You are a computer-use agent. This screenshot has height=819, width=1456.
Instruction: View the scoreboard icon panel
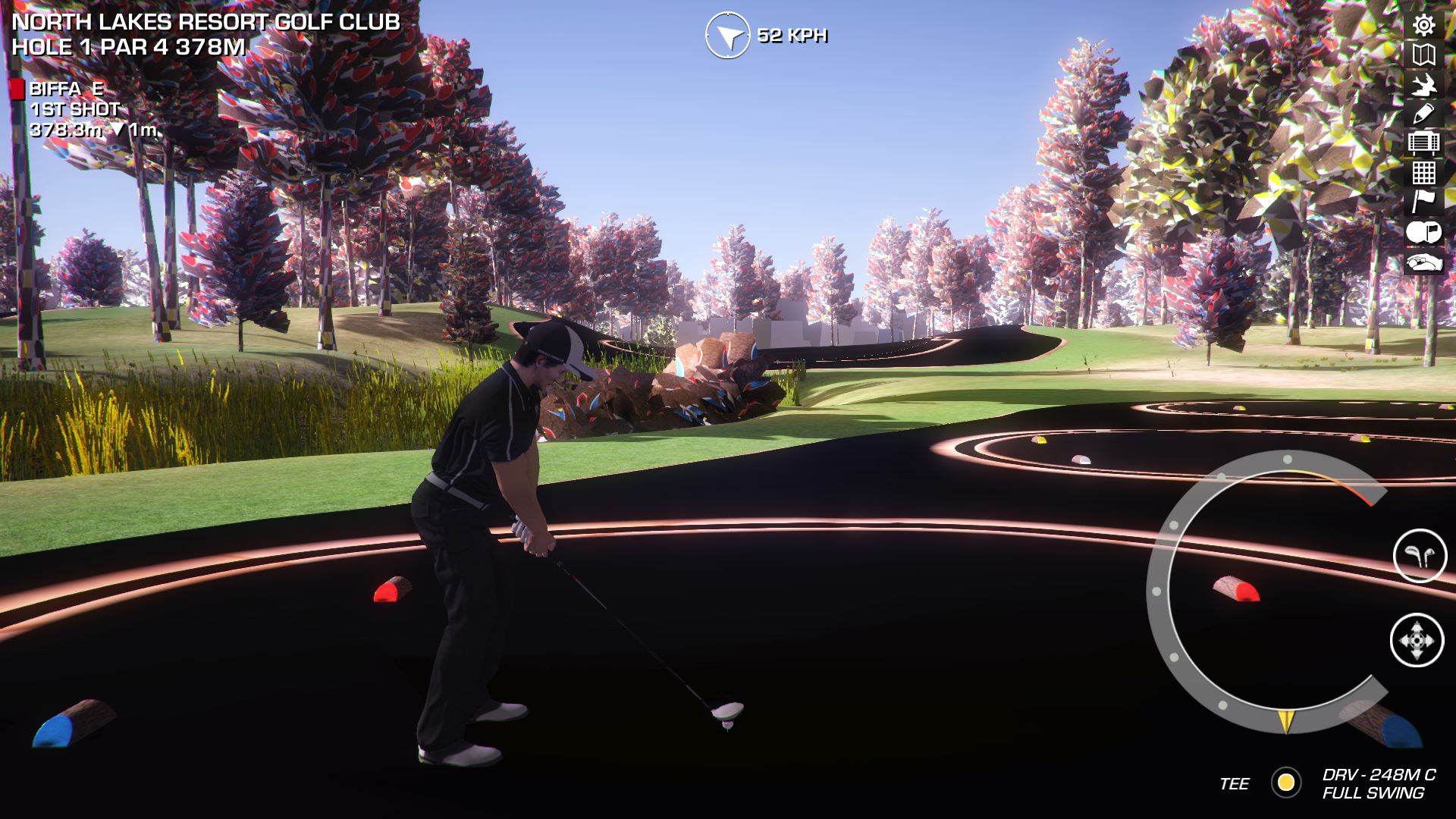1423,143
